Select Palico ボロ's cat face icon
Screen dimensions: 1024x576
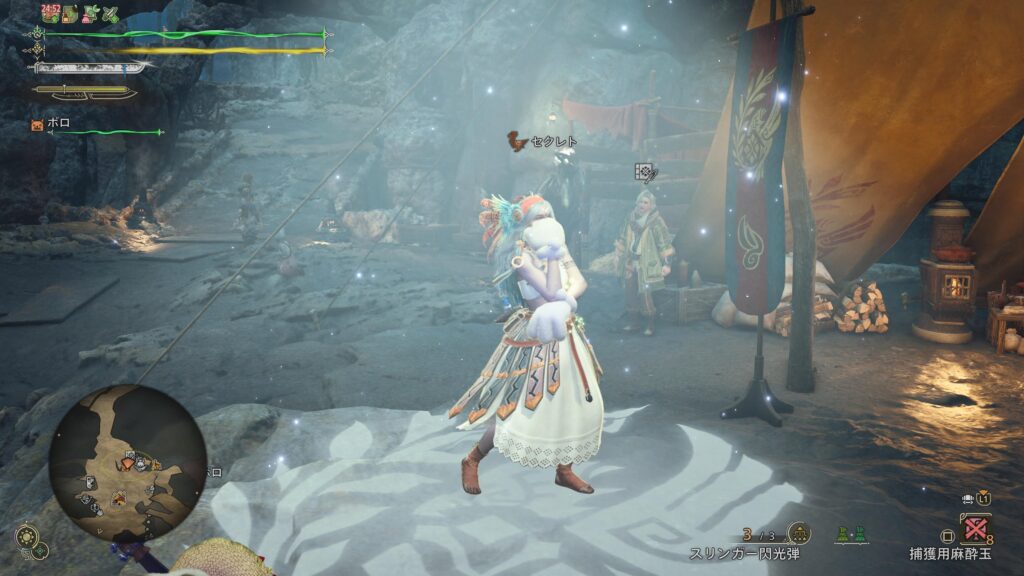pos(38,125)
